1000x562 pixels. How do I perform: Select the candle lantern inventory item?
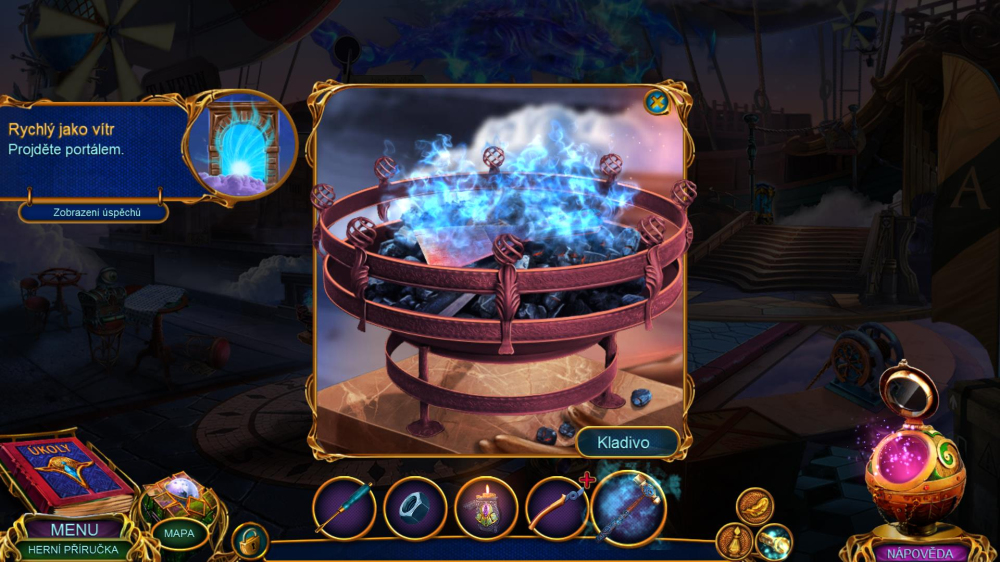[486, 507]
